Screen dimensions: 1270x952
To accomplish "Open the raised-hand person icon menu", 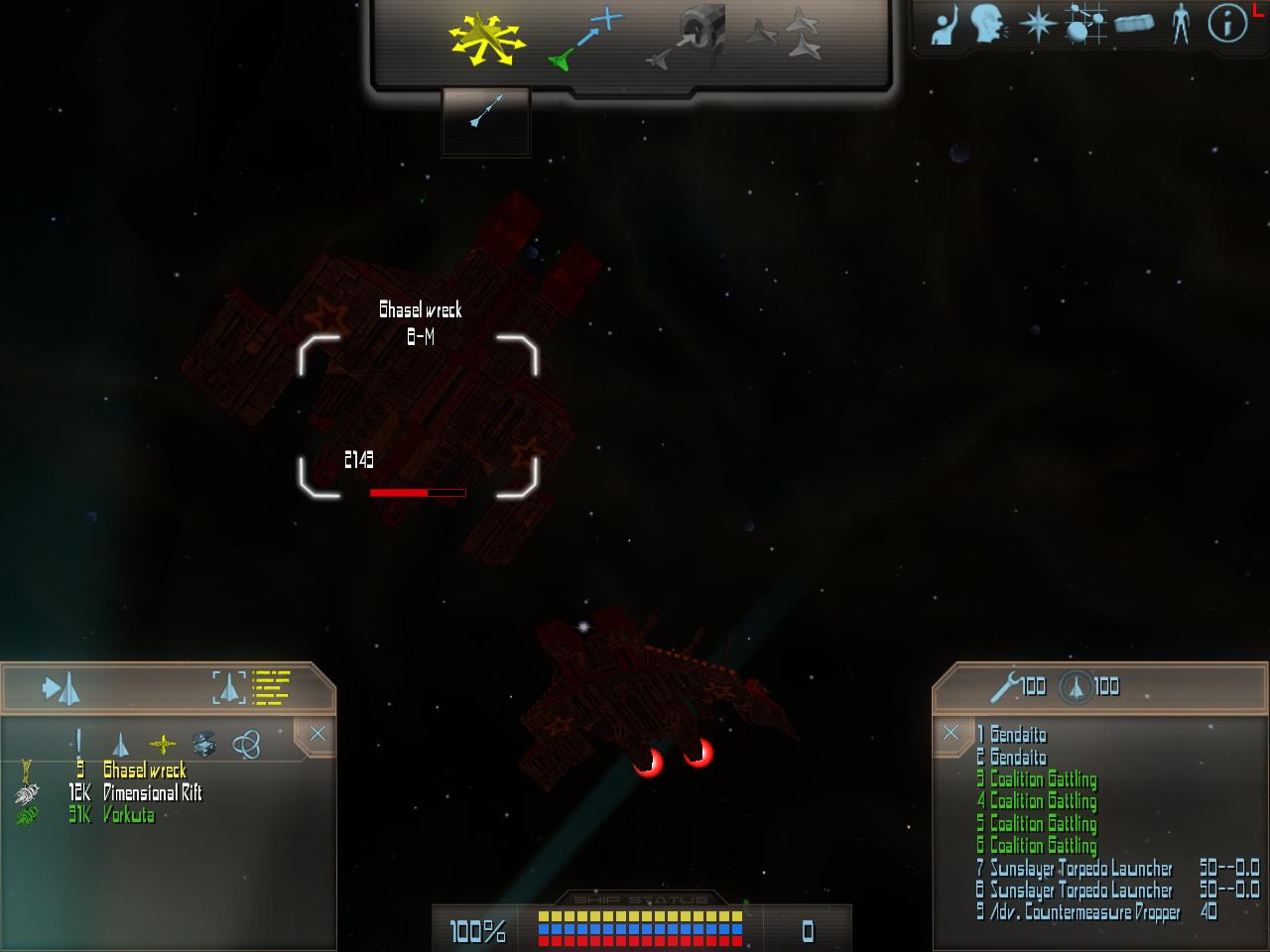I will pos(945,24).
